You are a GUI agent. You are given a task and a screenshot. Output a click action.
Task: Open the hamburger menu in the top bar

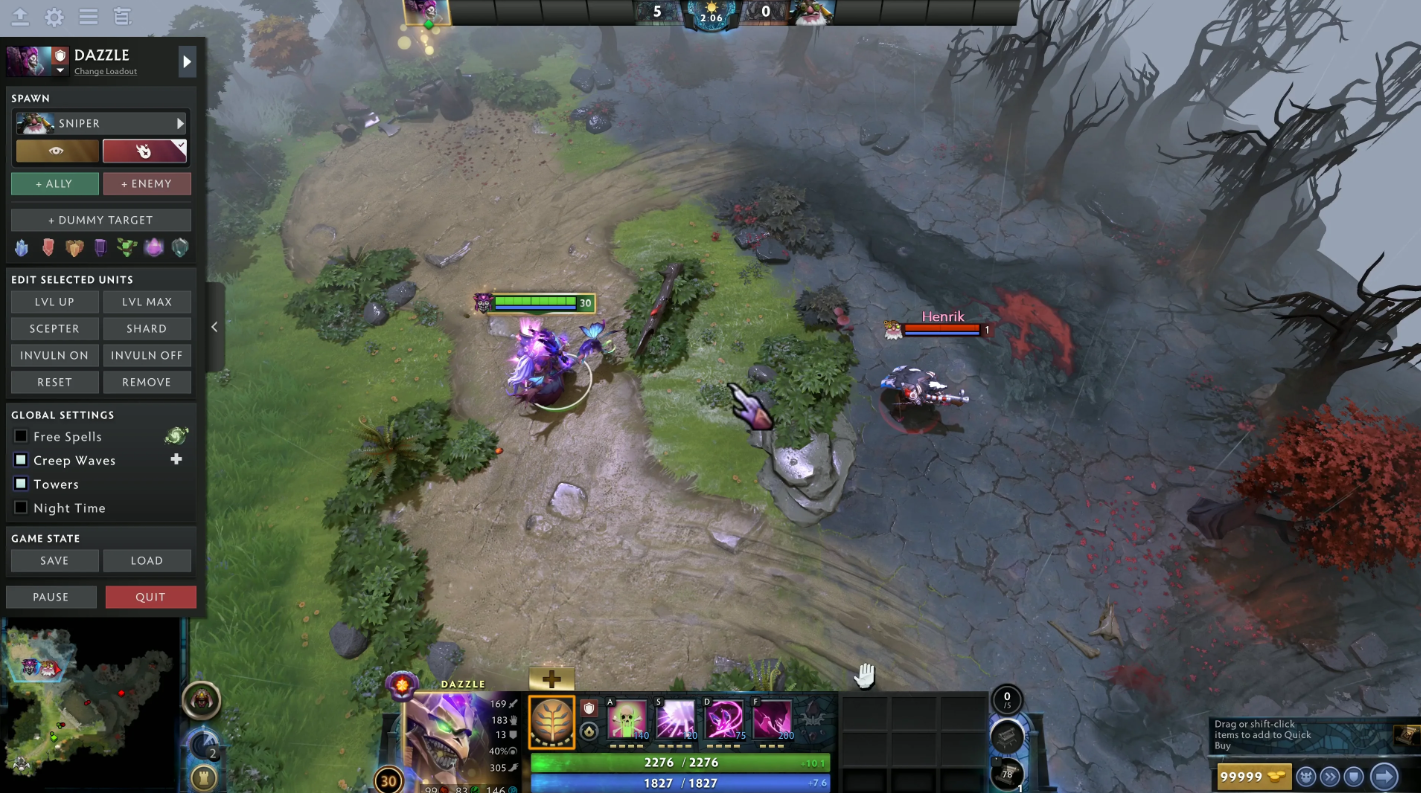[88, 17]
